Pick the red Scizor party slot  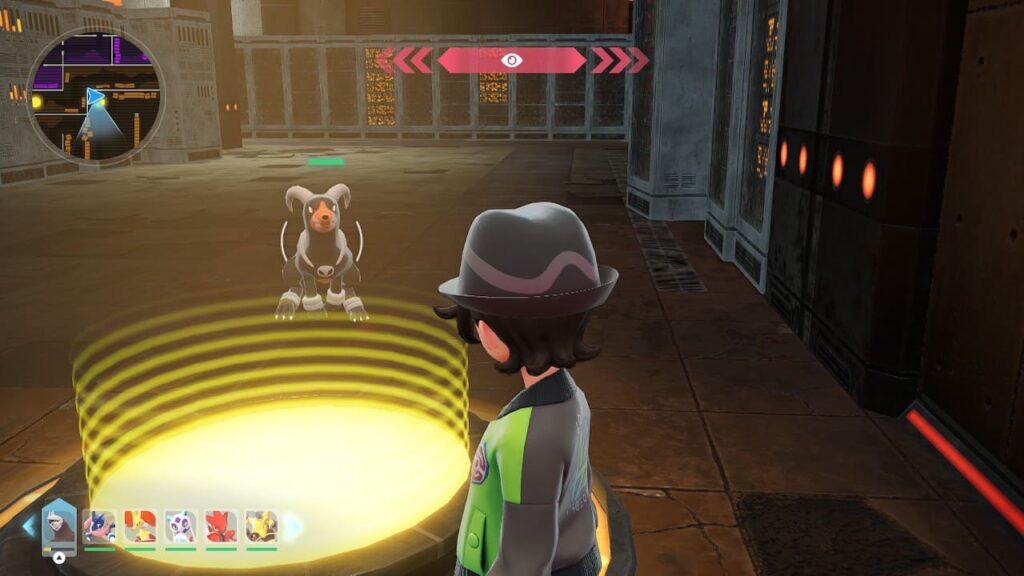point(221,526)
